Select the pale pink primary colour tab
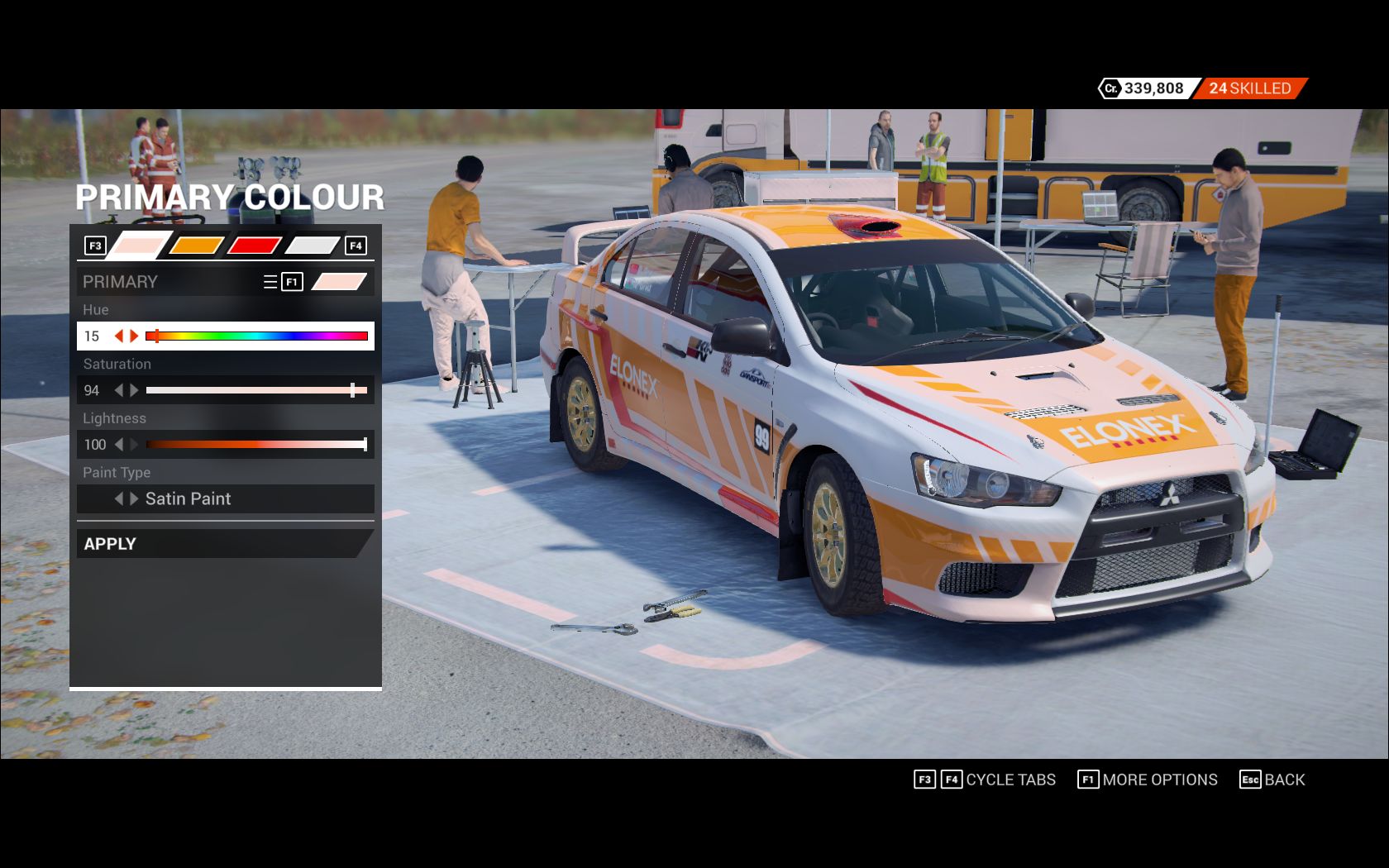This screenshot has height=868, width=1389. (x=138, y=246)
